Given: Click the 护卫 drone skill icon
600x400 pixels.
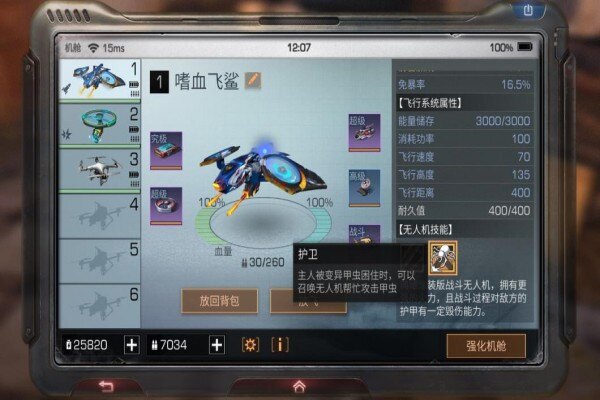Looking at the screenshot, I should coord(442,258).
